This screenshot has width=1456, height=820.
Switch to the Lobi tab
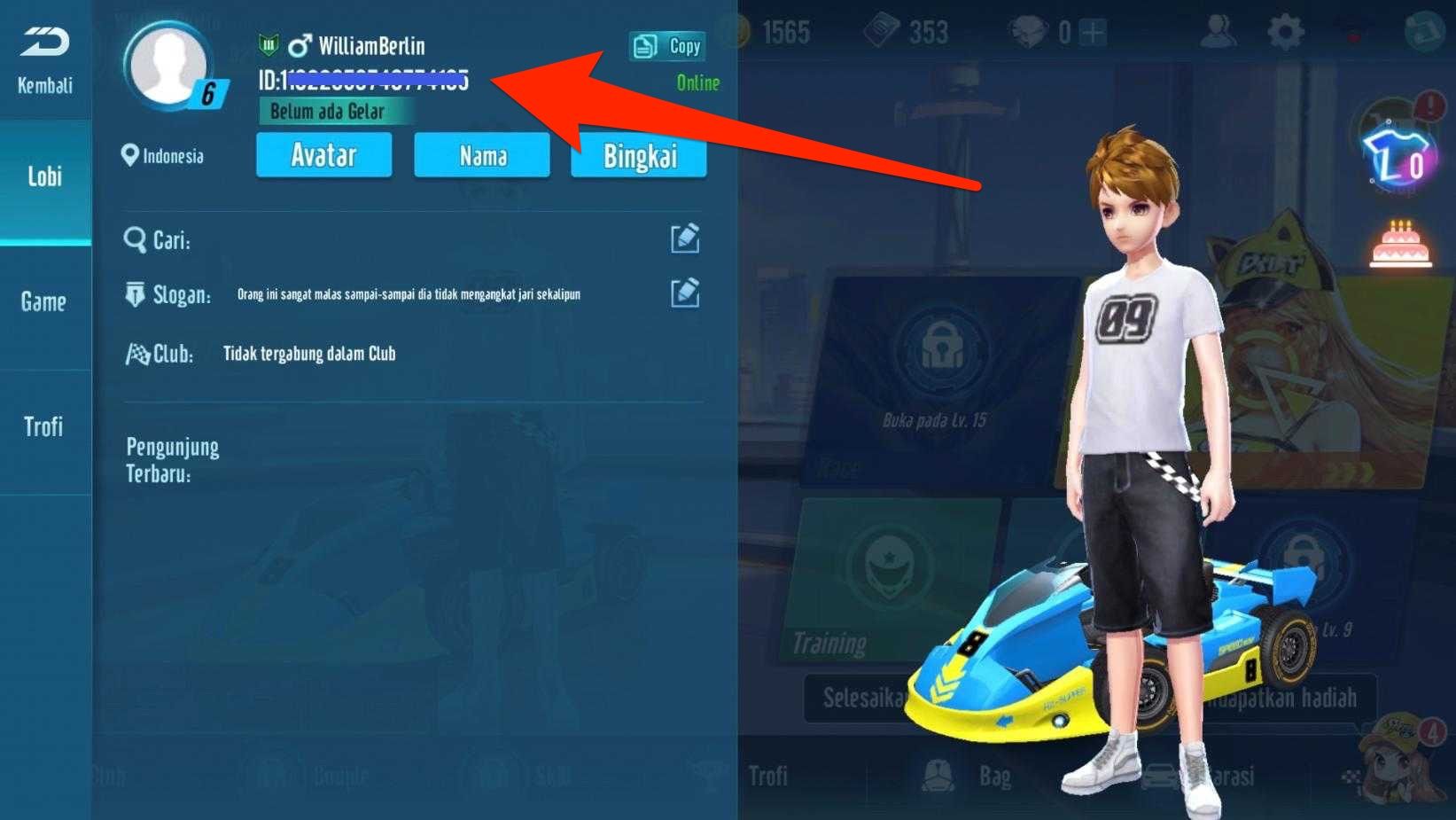[x=44, y=176]
